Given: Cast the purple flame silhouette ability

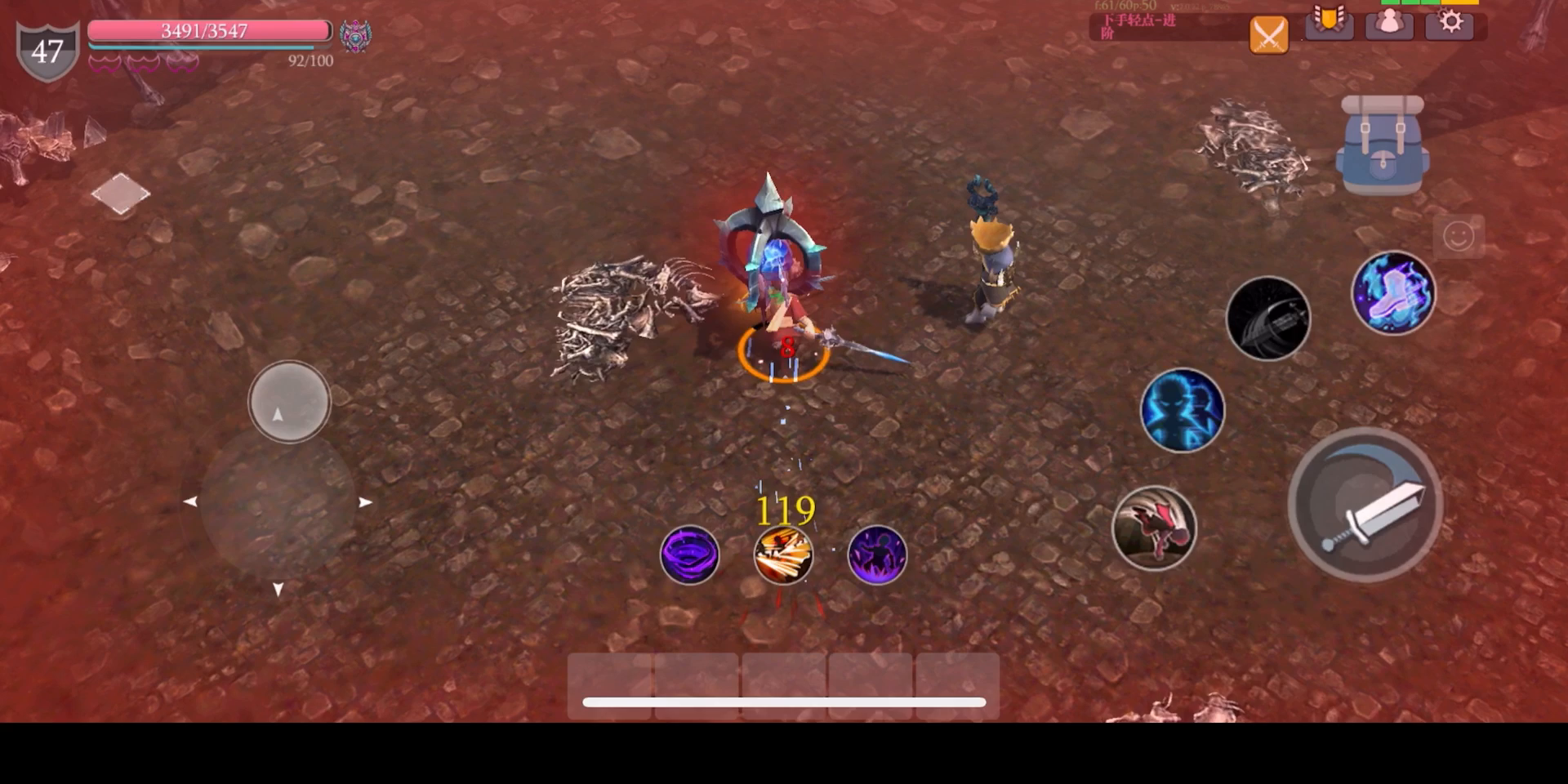Looking at the screenshot, I should click(x=877, y=555).
